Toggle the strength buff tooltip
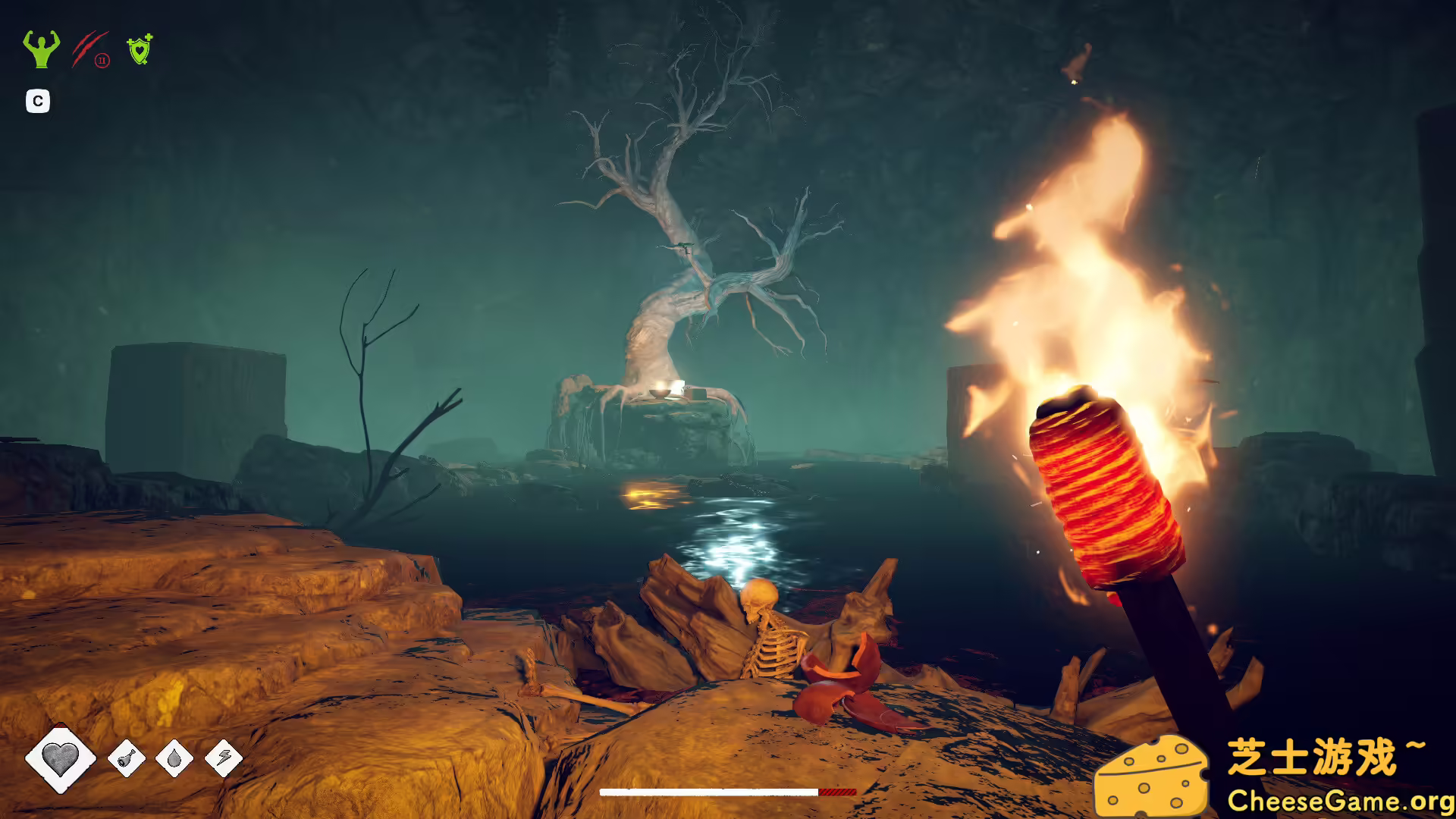1456x819 pixels. [40, 49]
